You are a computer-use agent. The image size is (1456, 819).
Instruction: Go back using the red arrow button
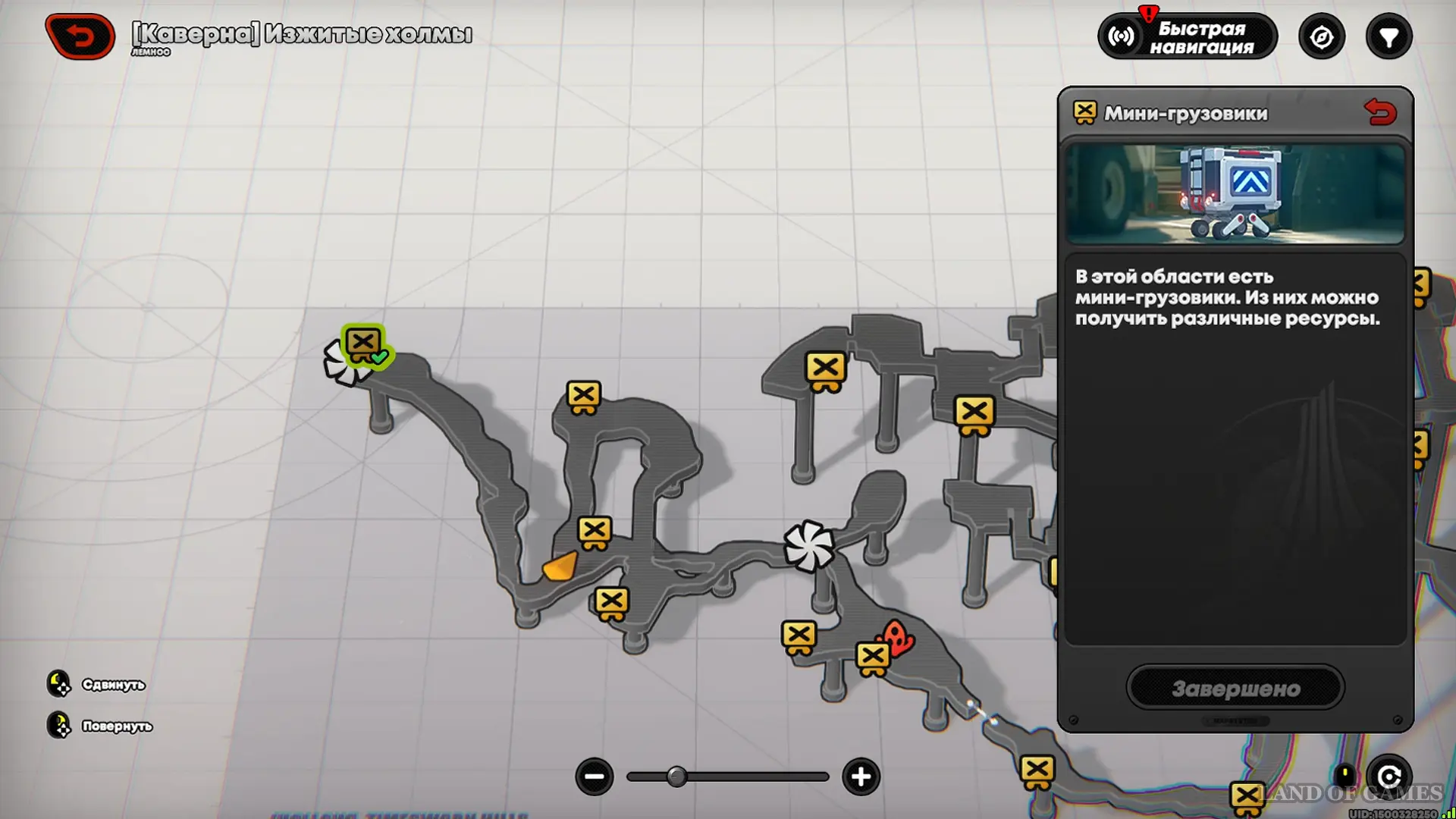click(x=80, y=36)
